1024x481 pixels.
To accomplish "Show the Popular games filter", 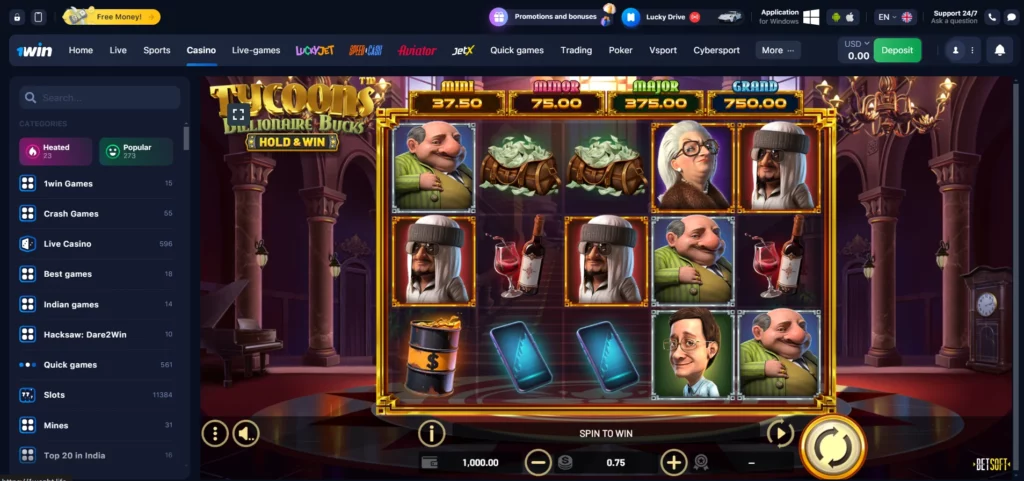I will (136, 151).
